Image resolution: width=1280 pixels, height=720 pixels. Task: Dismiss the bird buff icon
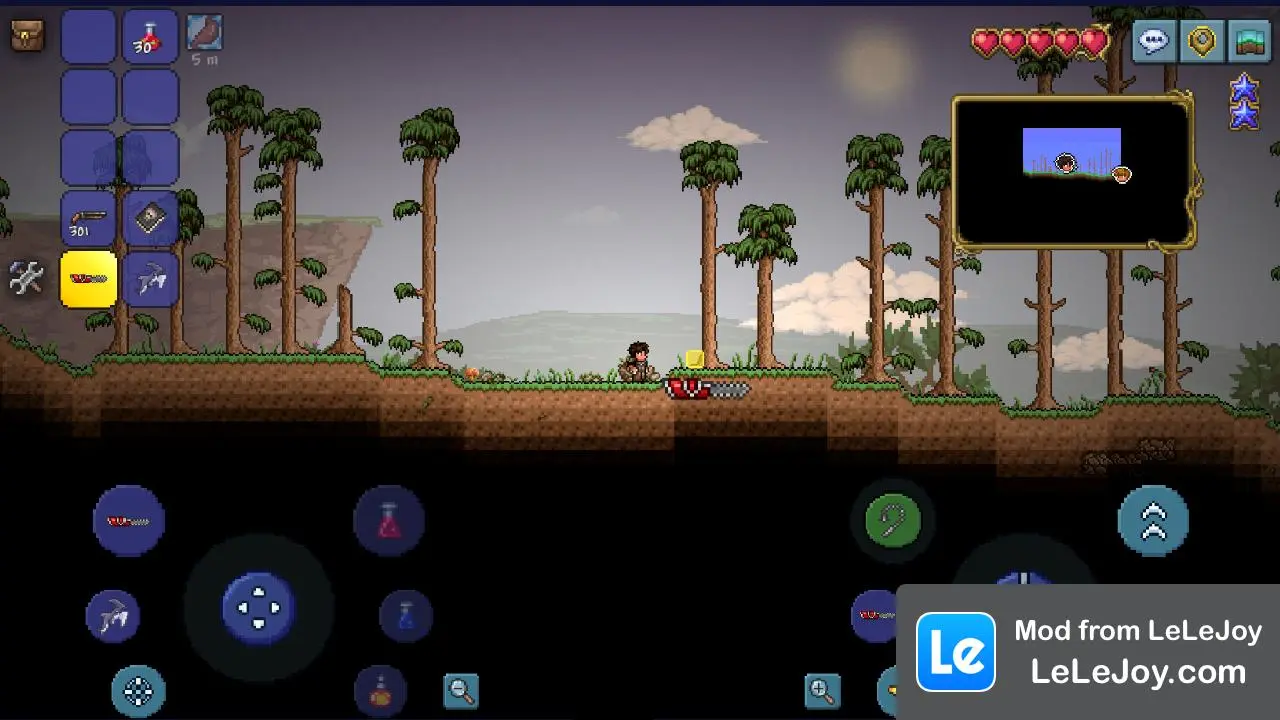205,36
